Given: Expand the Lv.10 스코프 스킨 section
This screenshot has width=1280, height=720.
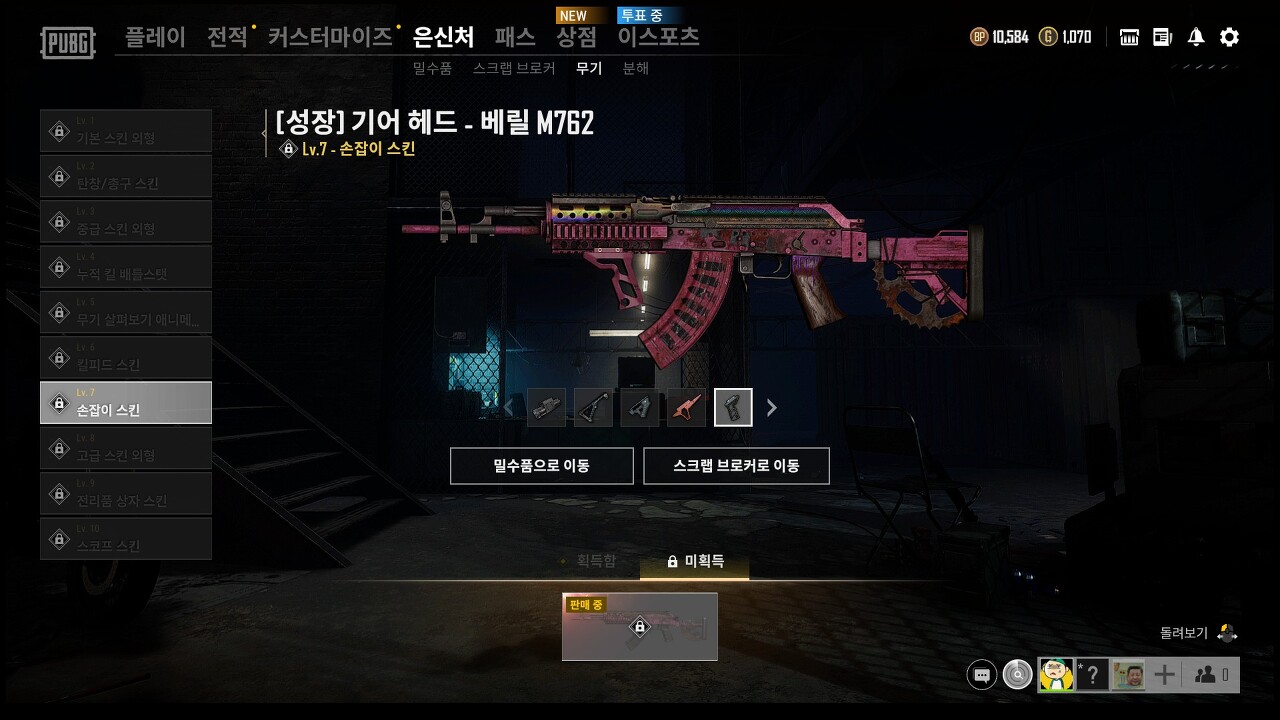Looking at the screenshot, I should coord(126,538).
